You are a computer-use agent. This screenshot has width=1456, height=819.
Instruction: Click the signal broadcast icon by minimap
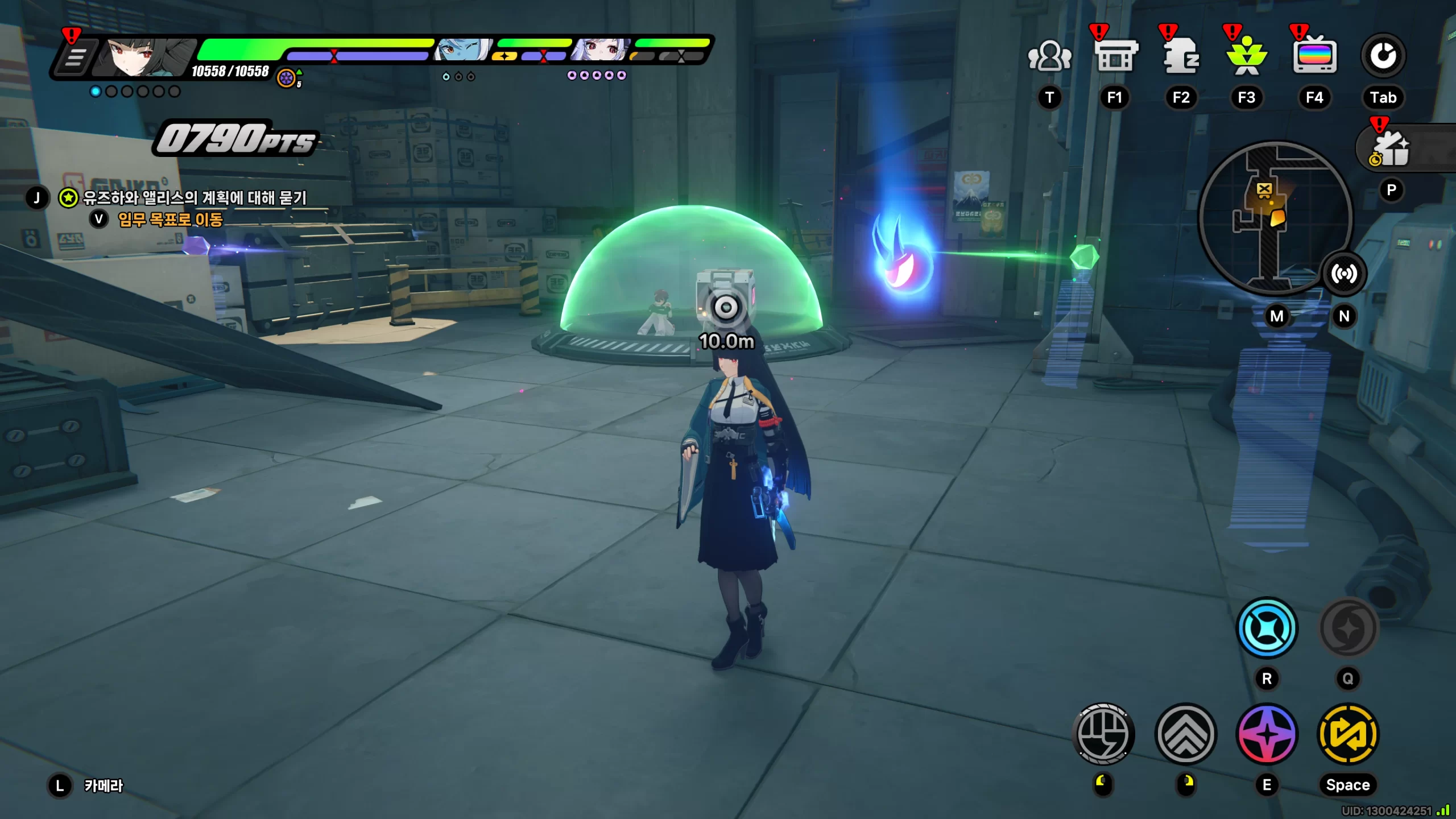click(x=1343, y=274)
